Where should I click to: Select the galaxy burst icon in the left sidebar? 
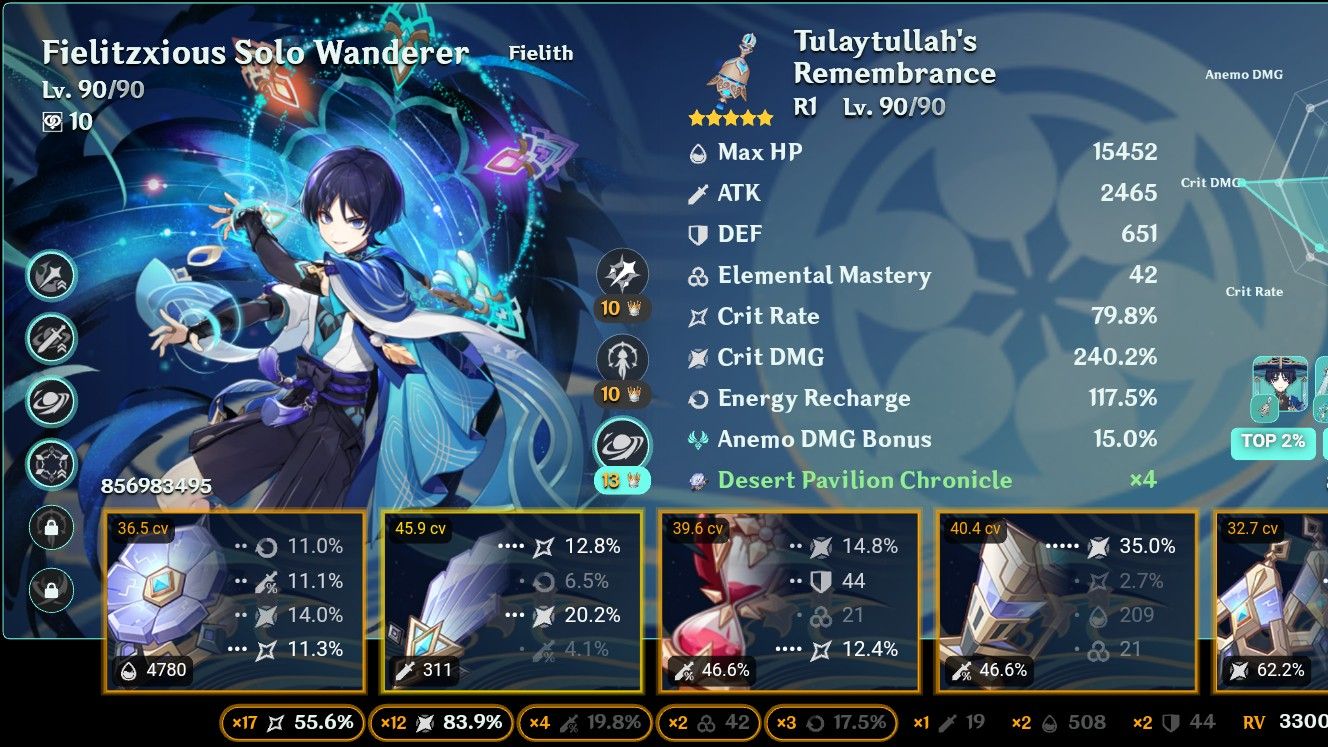click(51, 401)
